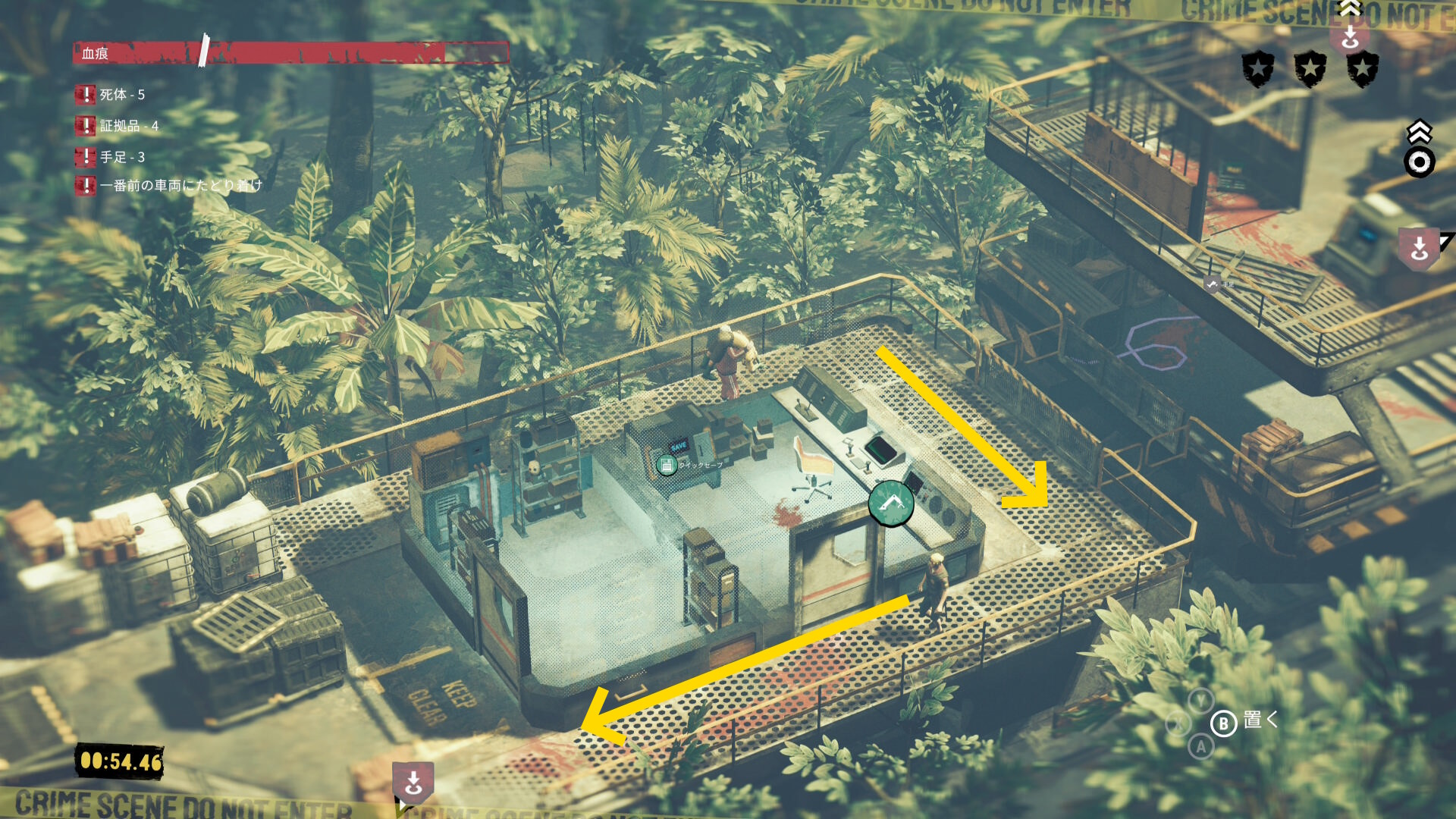This screenshot has width=1456, height=819.
Task: Select the 一番前の車両にたどり着け objective
Action: (180, 185)
